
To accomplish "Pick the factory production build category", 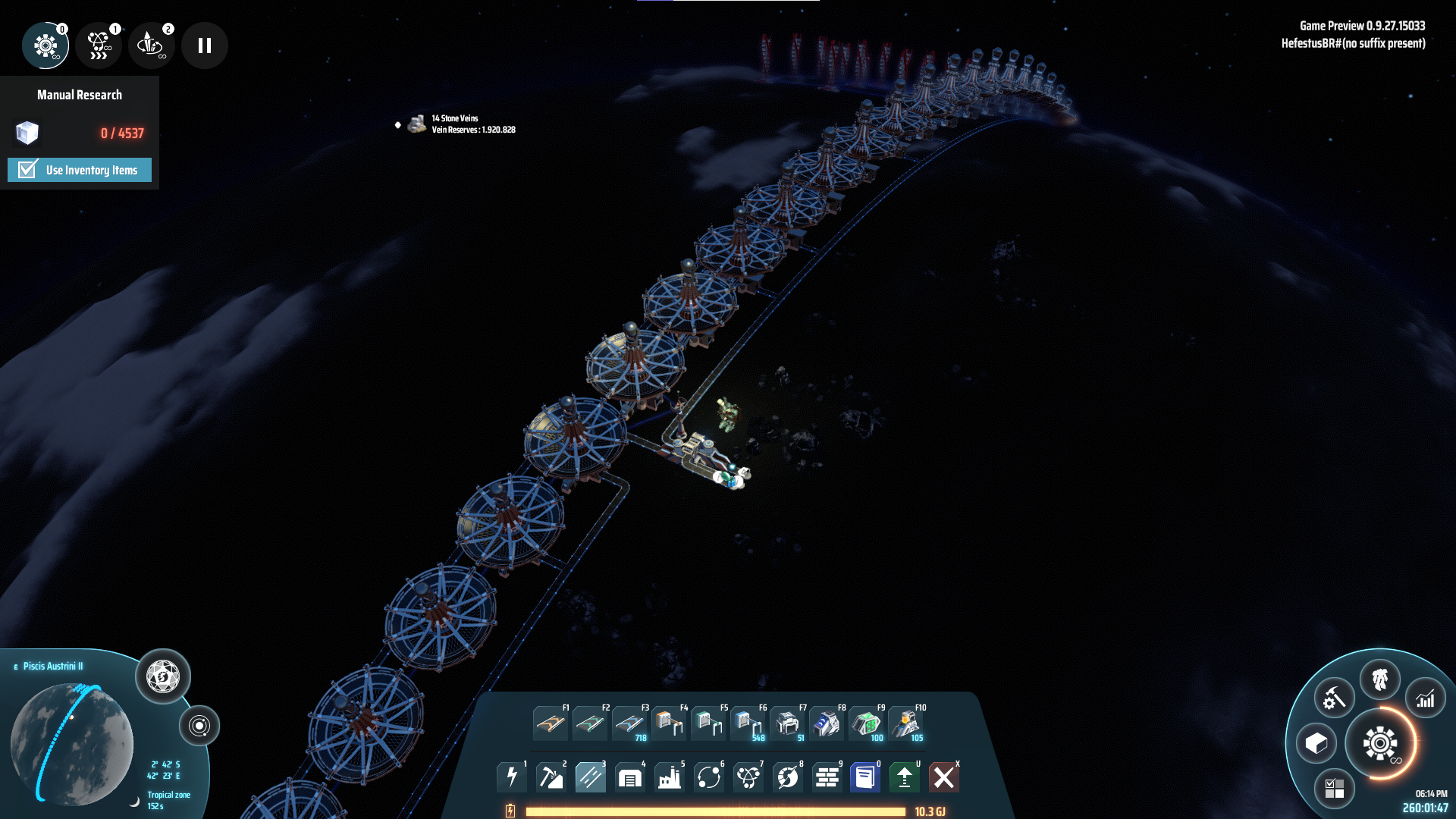I will 670,777.
